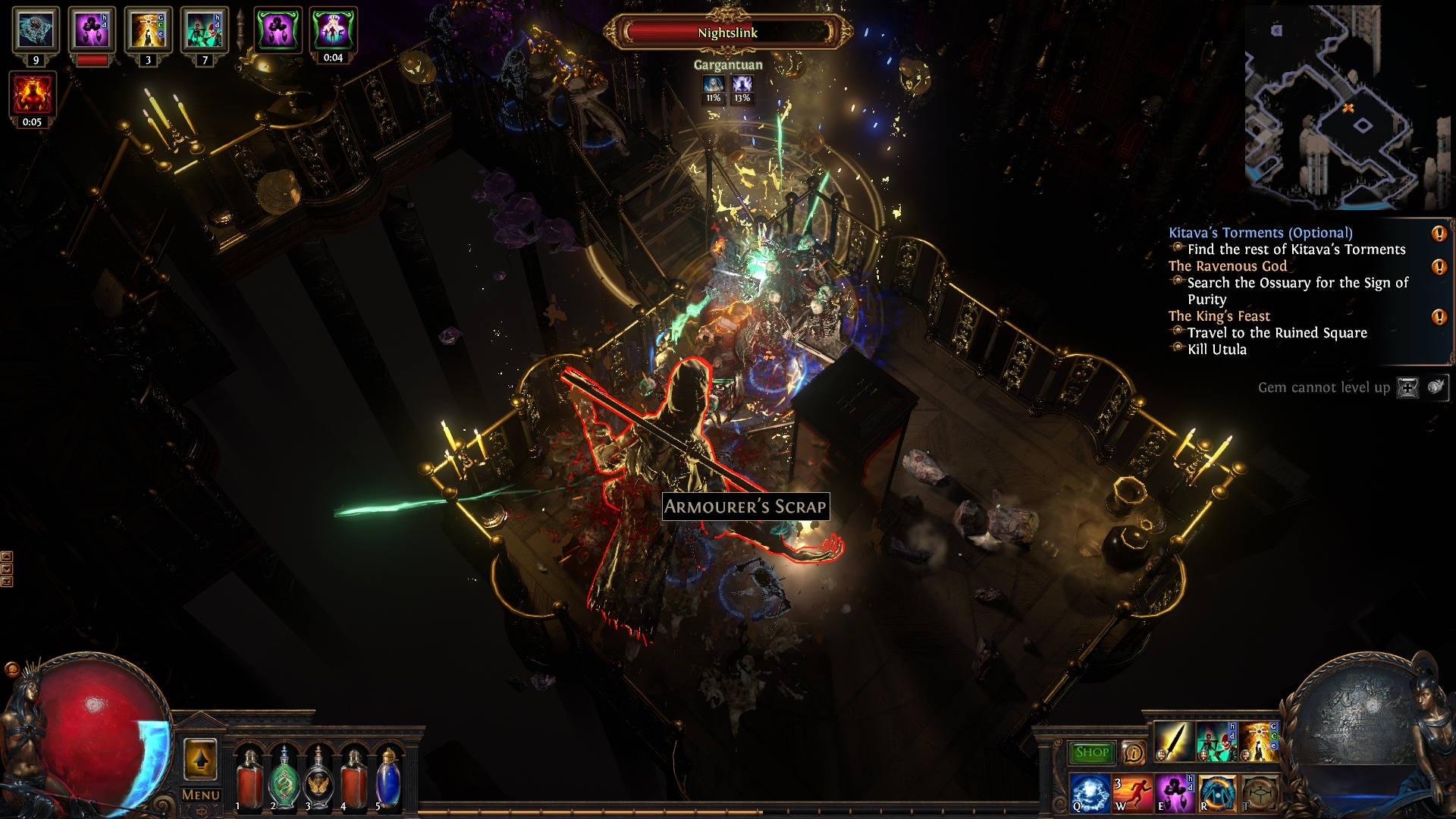1456x819 pixels.
Task: Click the burning figure buff icon
Action: coord(33,95)
